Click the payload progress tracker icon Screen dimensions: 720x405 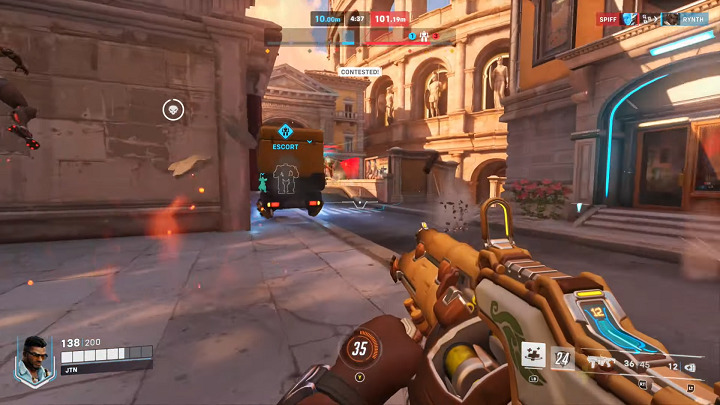(x=423, y=37)
